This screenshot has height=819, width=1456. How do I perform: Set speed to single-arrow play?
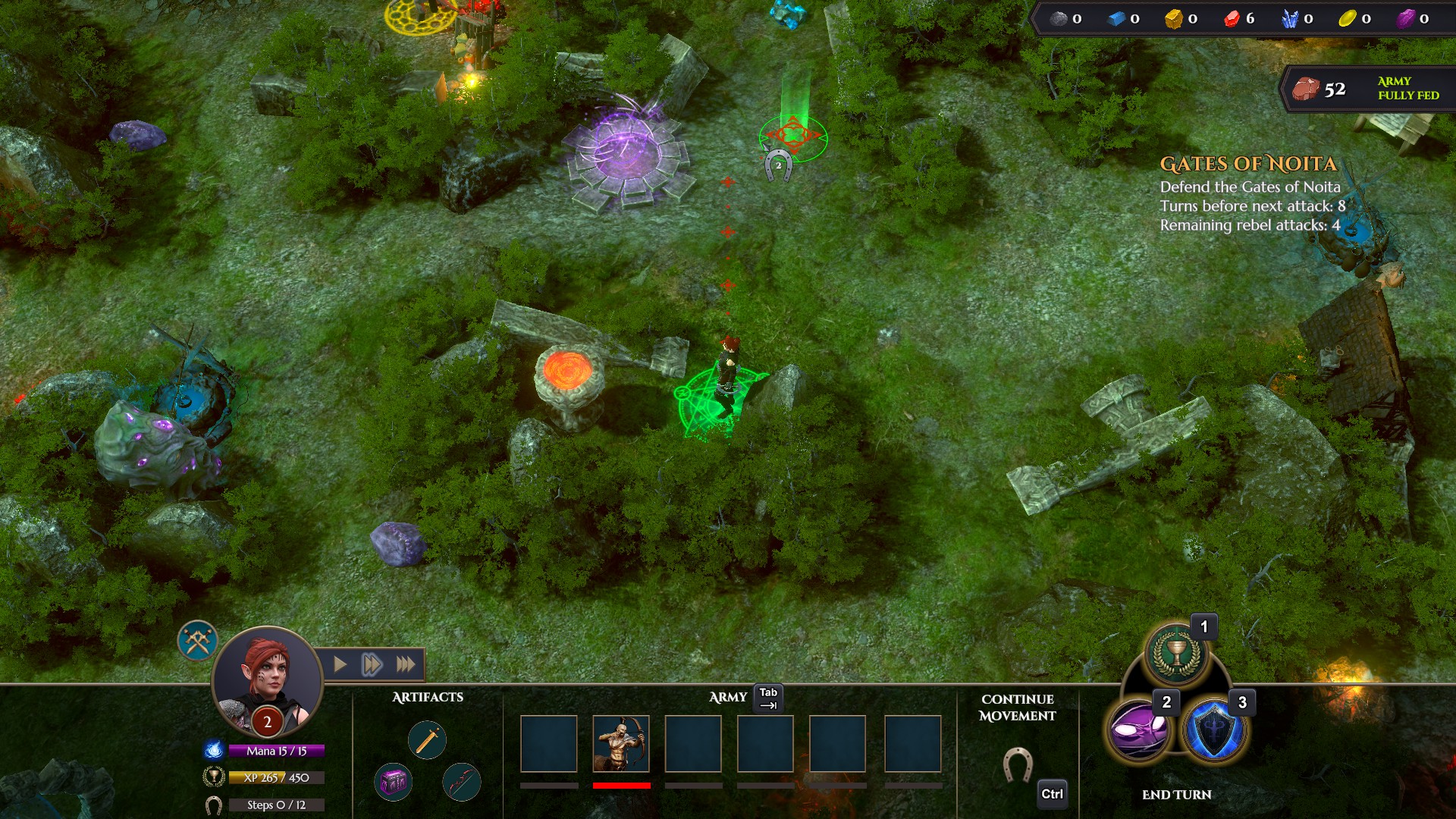(x=340, y=665)
